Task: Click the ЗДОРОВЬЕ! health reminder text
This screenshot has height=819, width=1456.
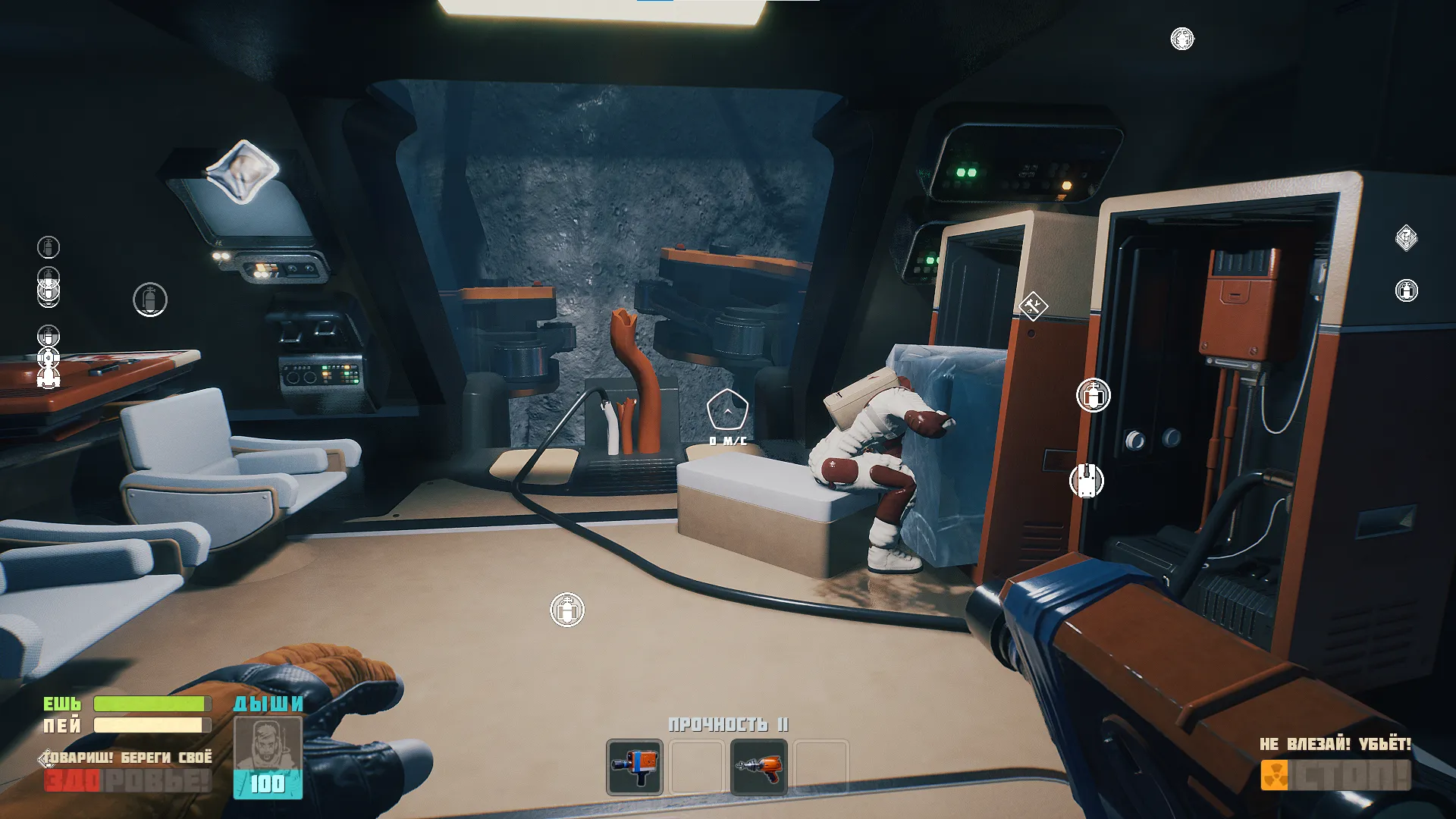Action: (x=125, y=778)
